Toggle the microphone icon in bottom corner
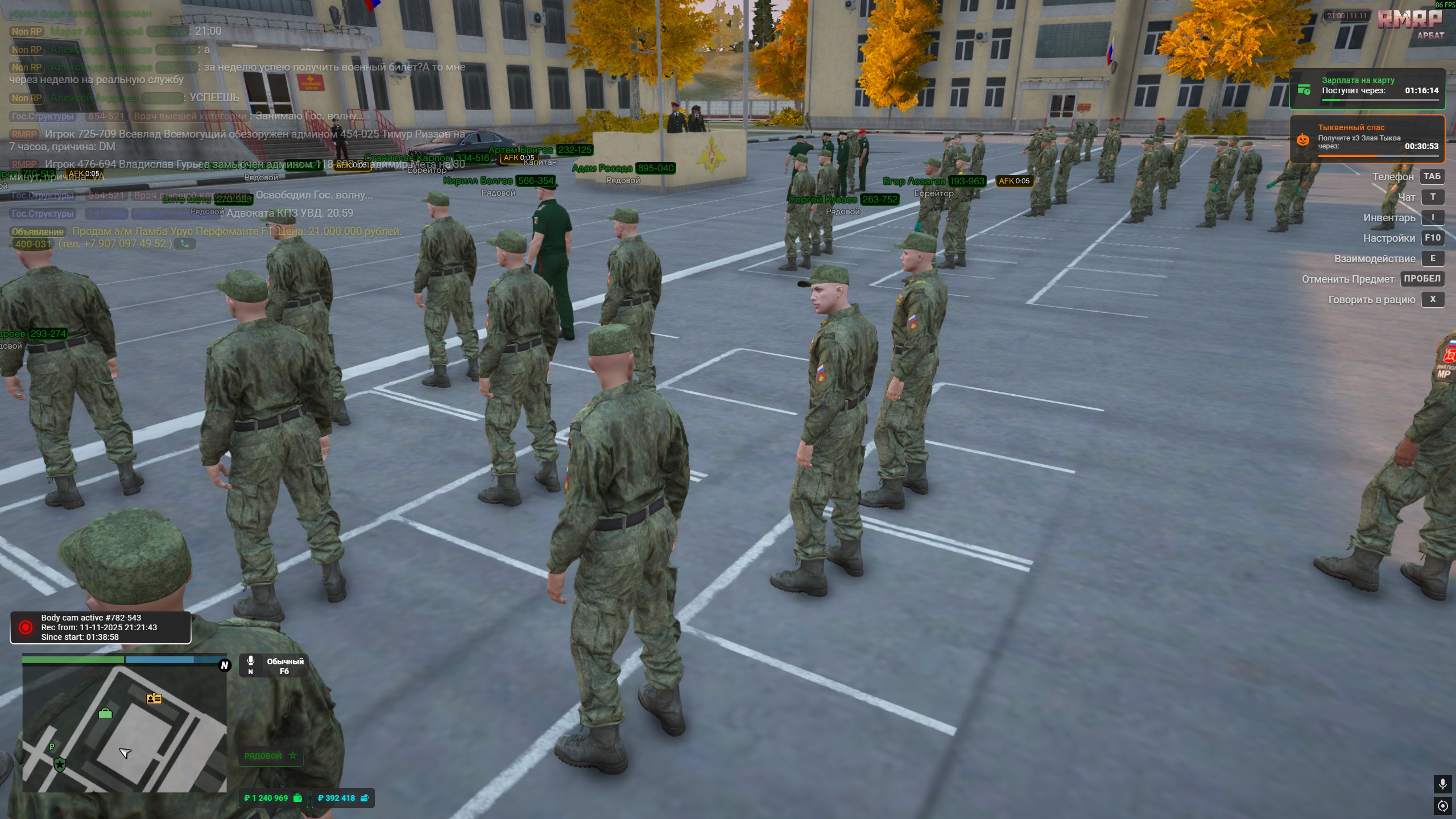 [x=1442, y=784]
